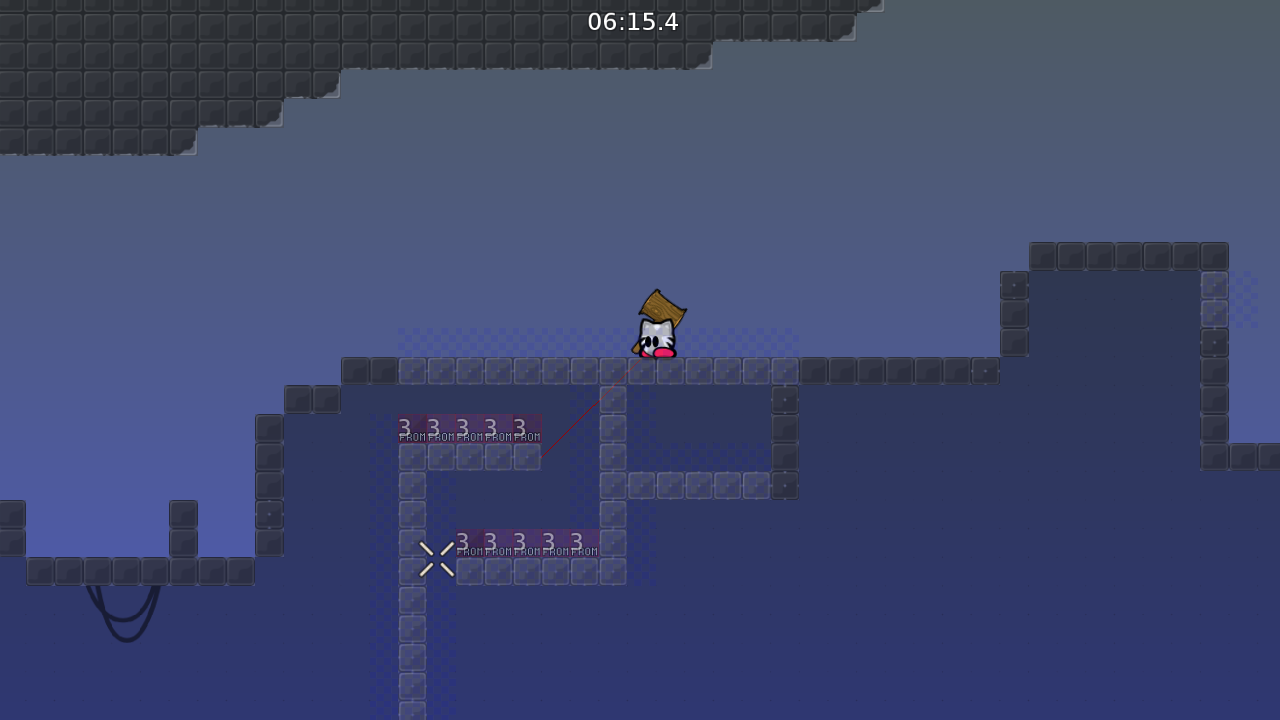Click the timer reading 06:15.4
1280x720 pixels.
coord(635,22)
